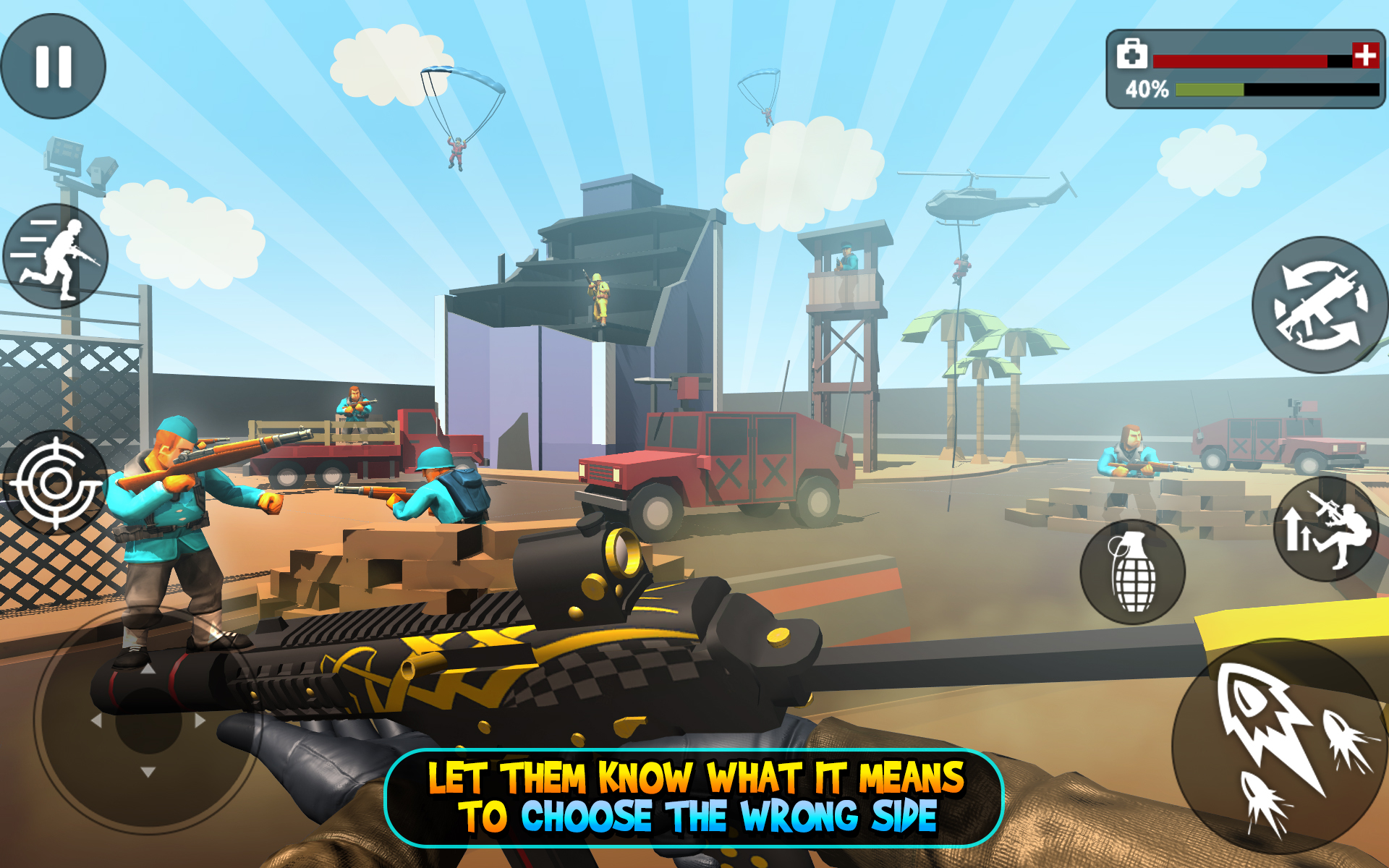The width and height of the screenshot is (1389, 868).
Task: Tap the medkit icon on the health HUD
Action: (x=1134, y=54)
